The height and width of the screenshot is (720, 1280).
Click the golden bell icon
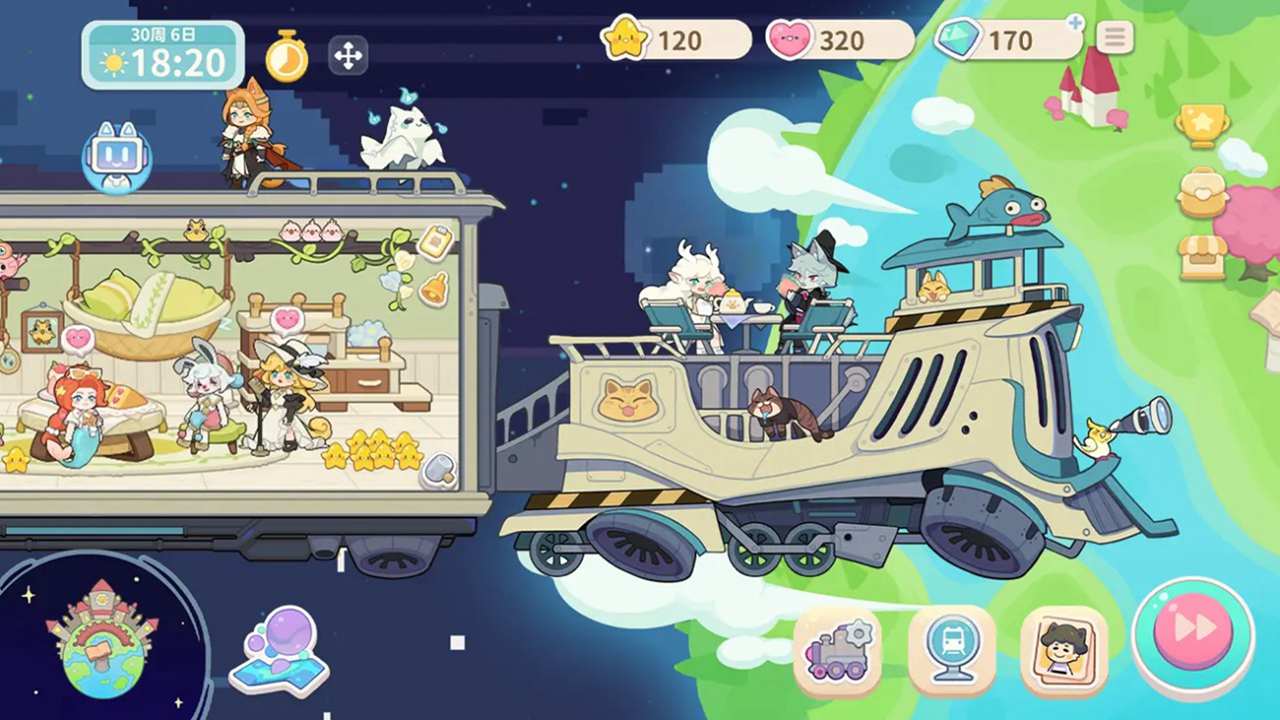[434, 290]
